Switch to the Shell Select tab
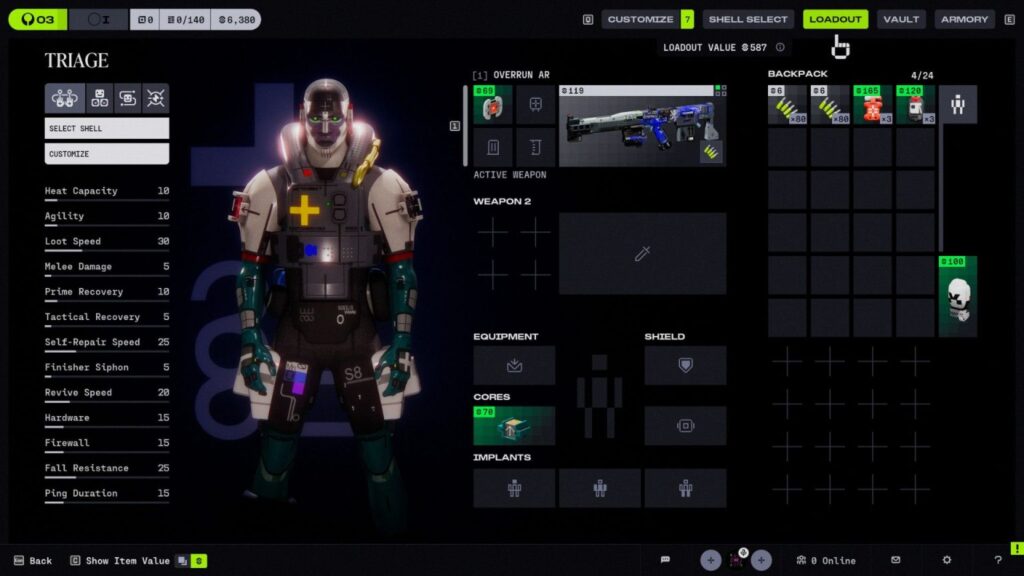This screenshot has height=576, width=1024. (748, 19)
